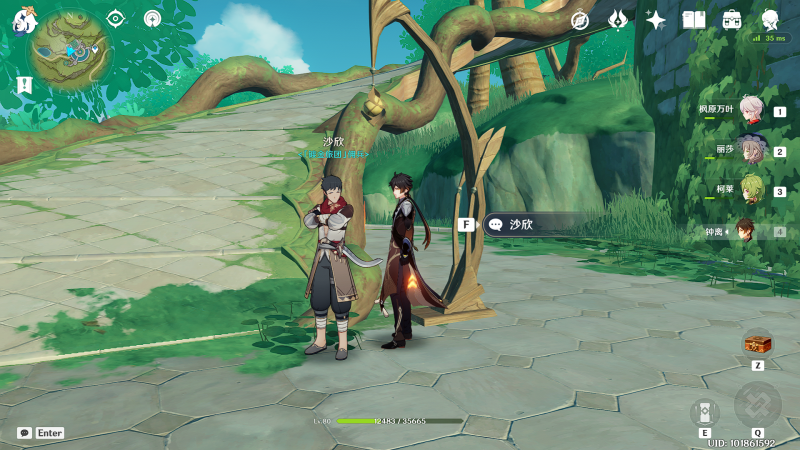Activate the elemental skill icon
800x450 pixels.
[x=705, y=411]
